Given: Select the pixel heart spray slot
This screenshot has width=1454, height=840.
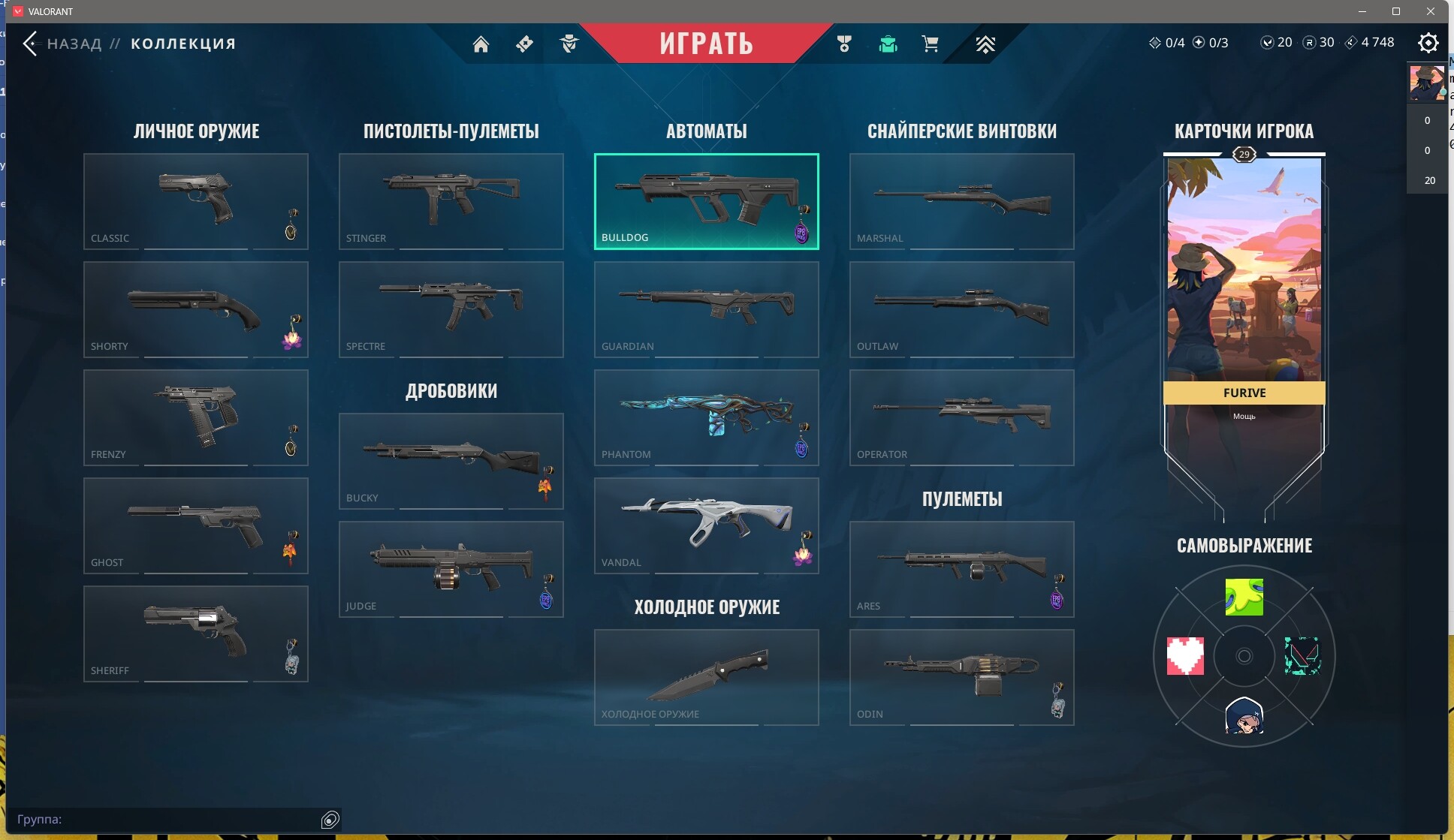Looking at the screenshot, I should pyautogui.click(x=1185, y=656).
